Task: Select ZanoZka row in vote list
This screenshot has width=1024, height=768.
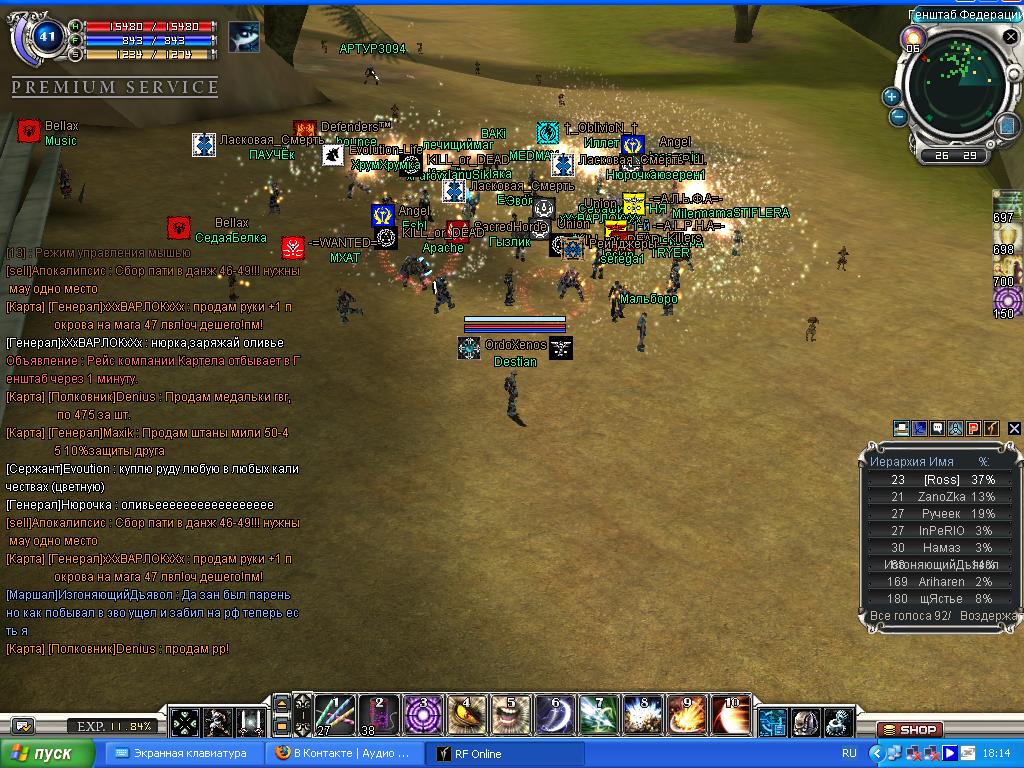Action: pyautogui.click(x=940, y=497)
